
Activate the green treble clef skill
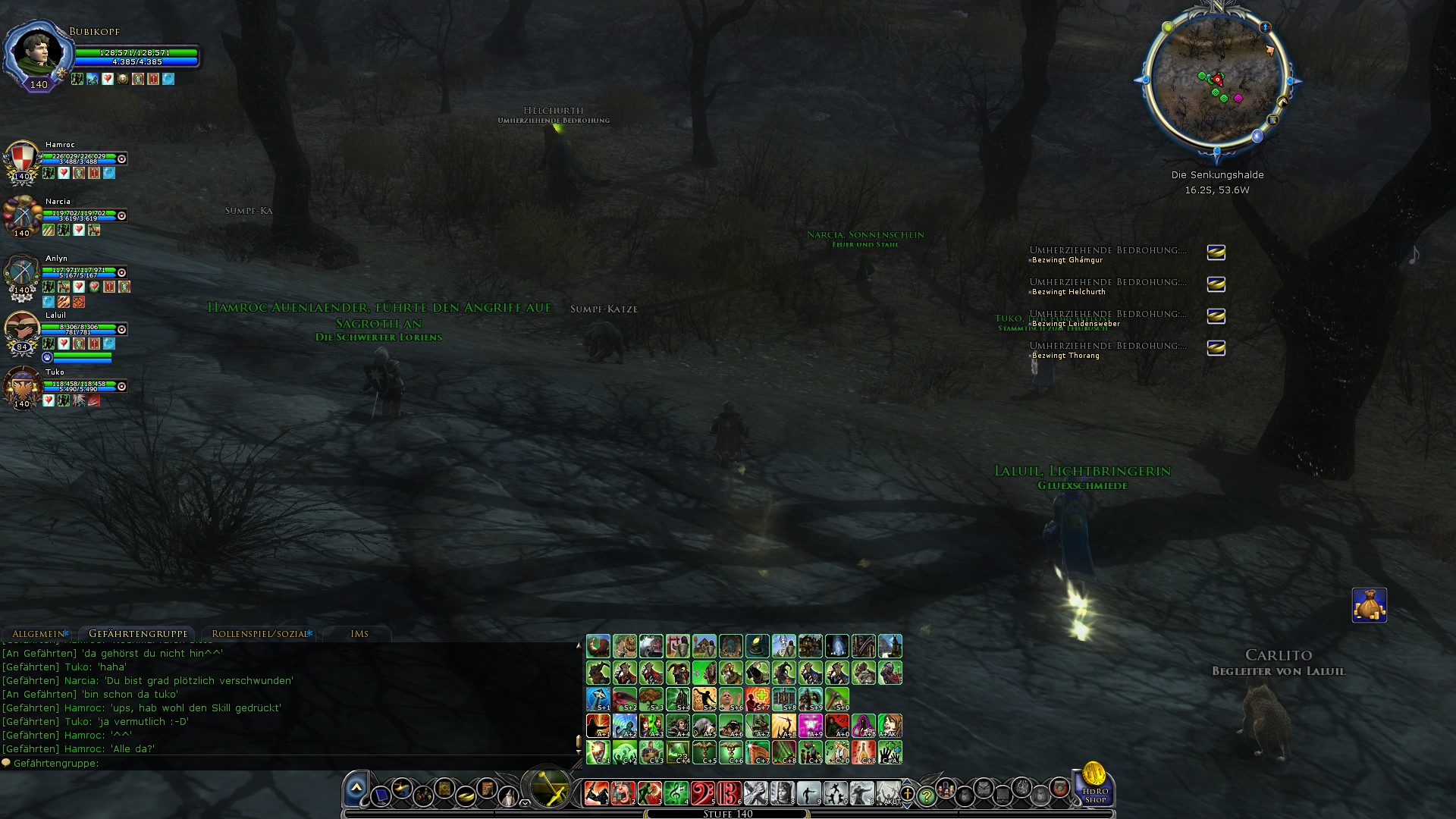(x=676, y=793)
